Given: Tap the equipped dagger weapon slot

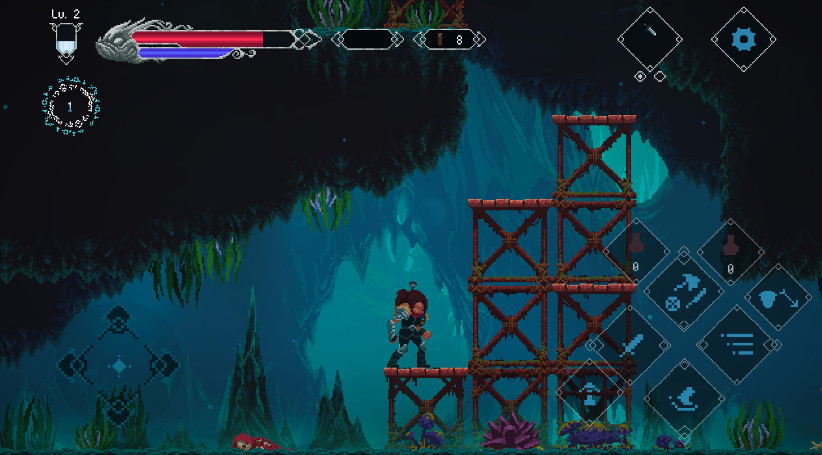Looking at the screenshot, I should (x=650, y=39).
